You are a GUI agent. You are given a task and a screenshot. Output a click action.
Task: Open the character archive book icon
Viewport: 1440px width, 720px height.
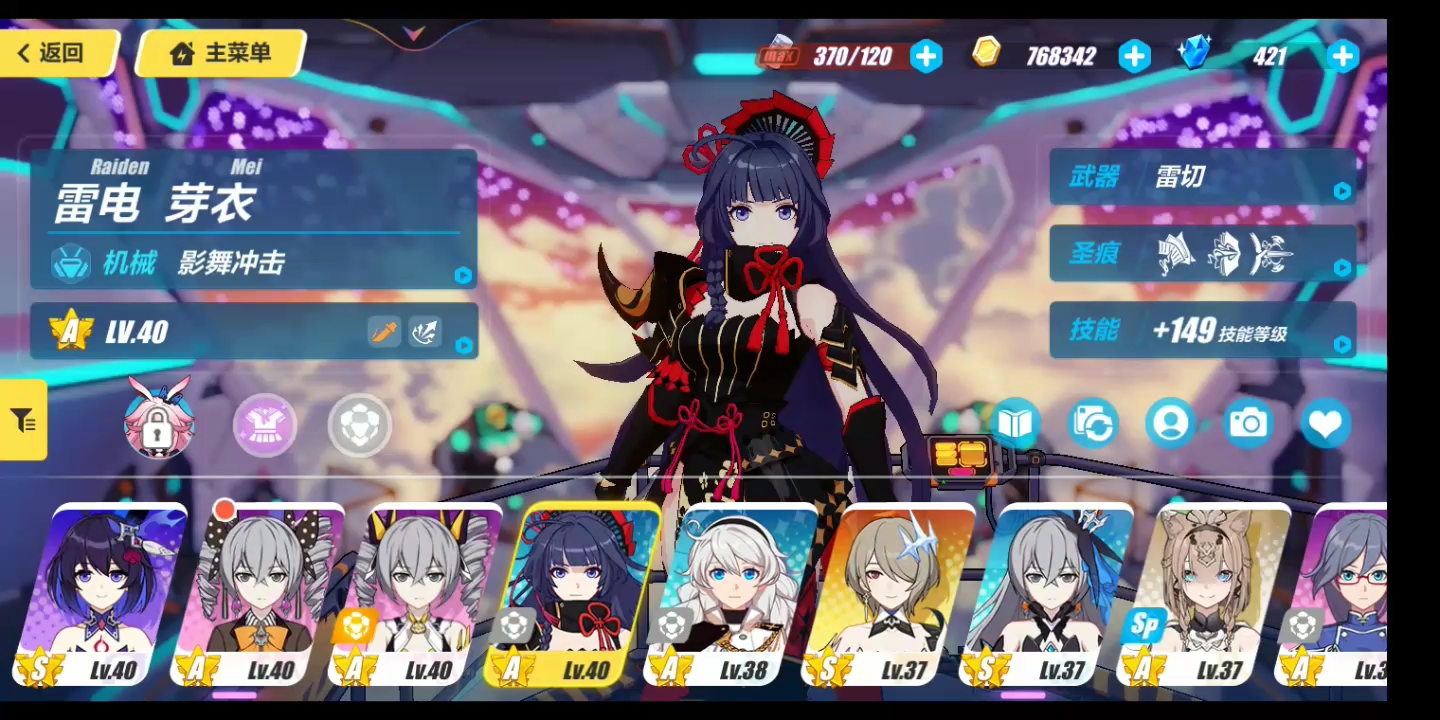click(x=1015, y=423)
